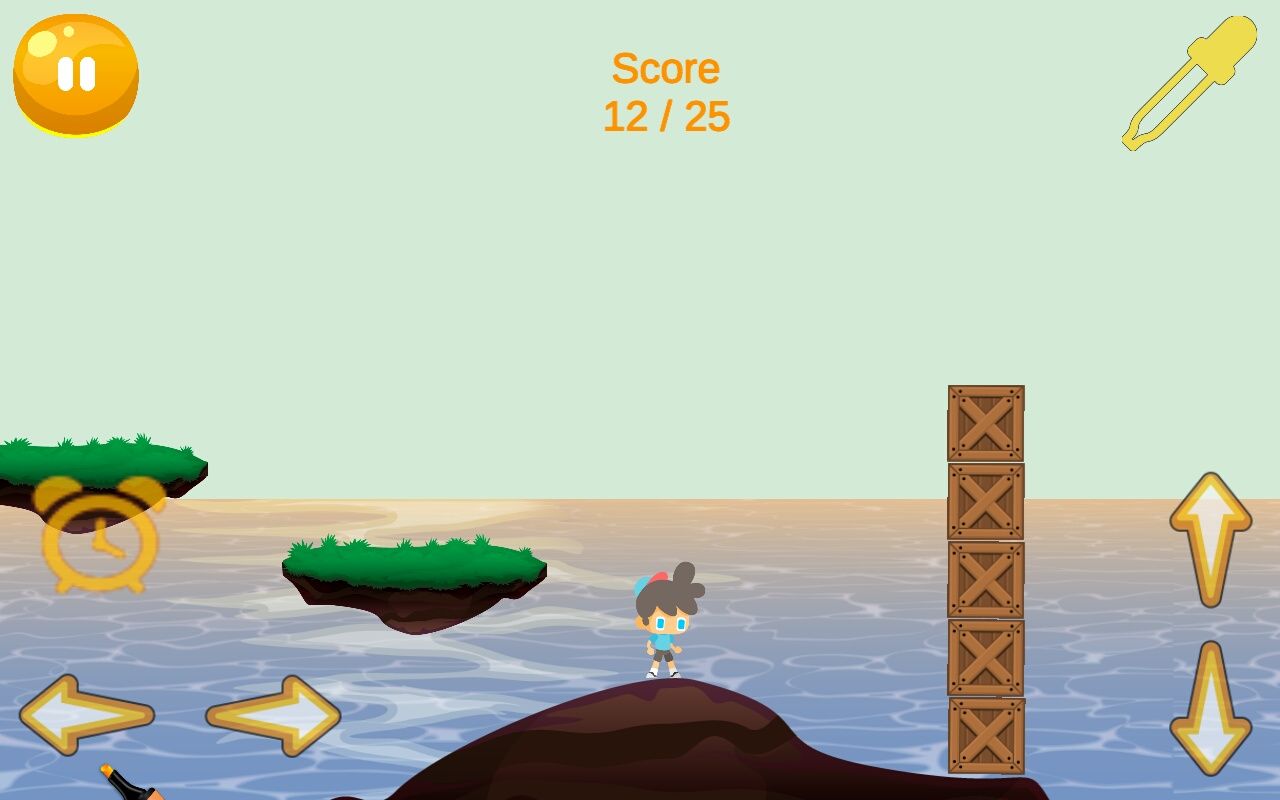Screen dimensions: 1280x800
Task: Jump using the up arrow button
Action: (1210, 538)
